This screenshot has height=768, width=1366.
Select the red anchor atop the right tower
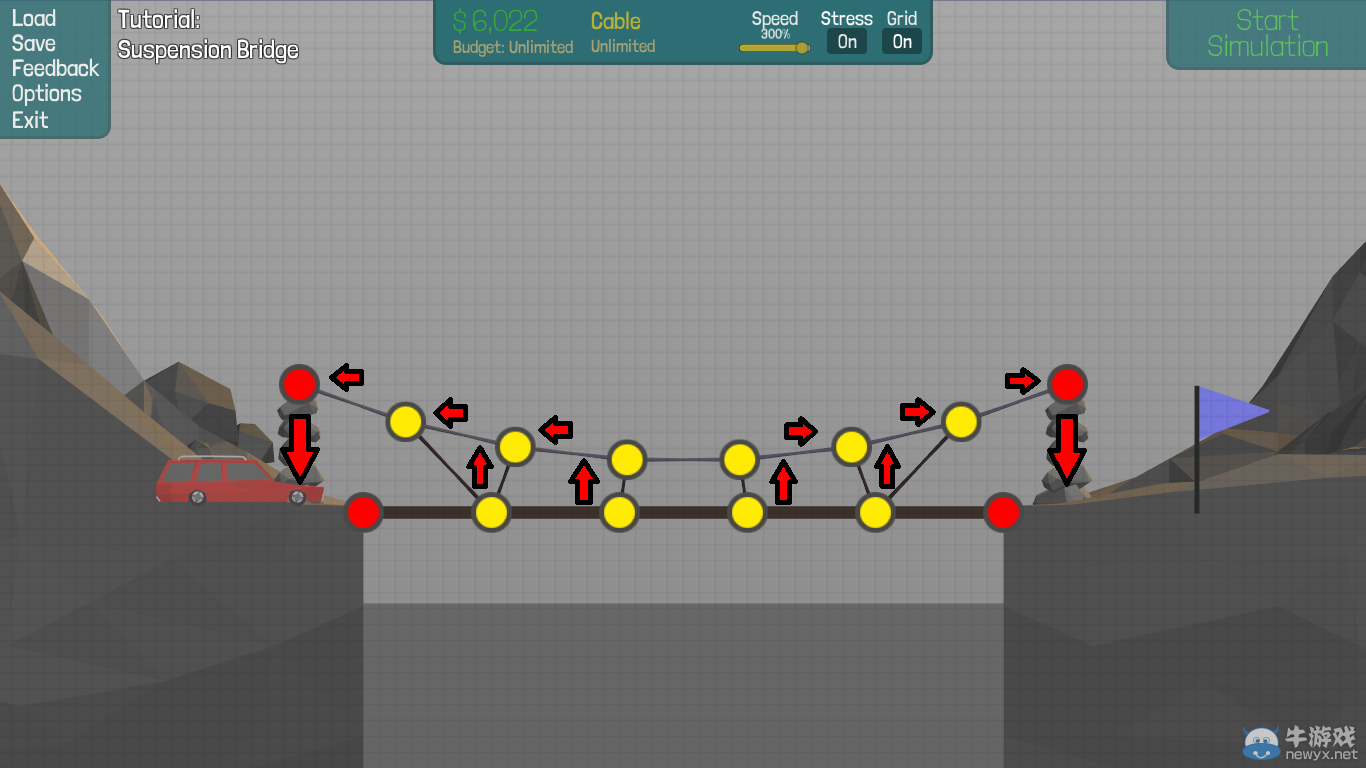click(x=1066, y=383)
